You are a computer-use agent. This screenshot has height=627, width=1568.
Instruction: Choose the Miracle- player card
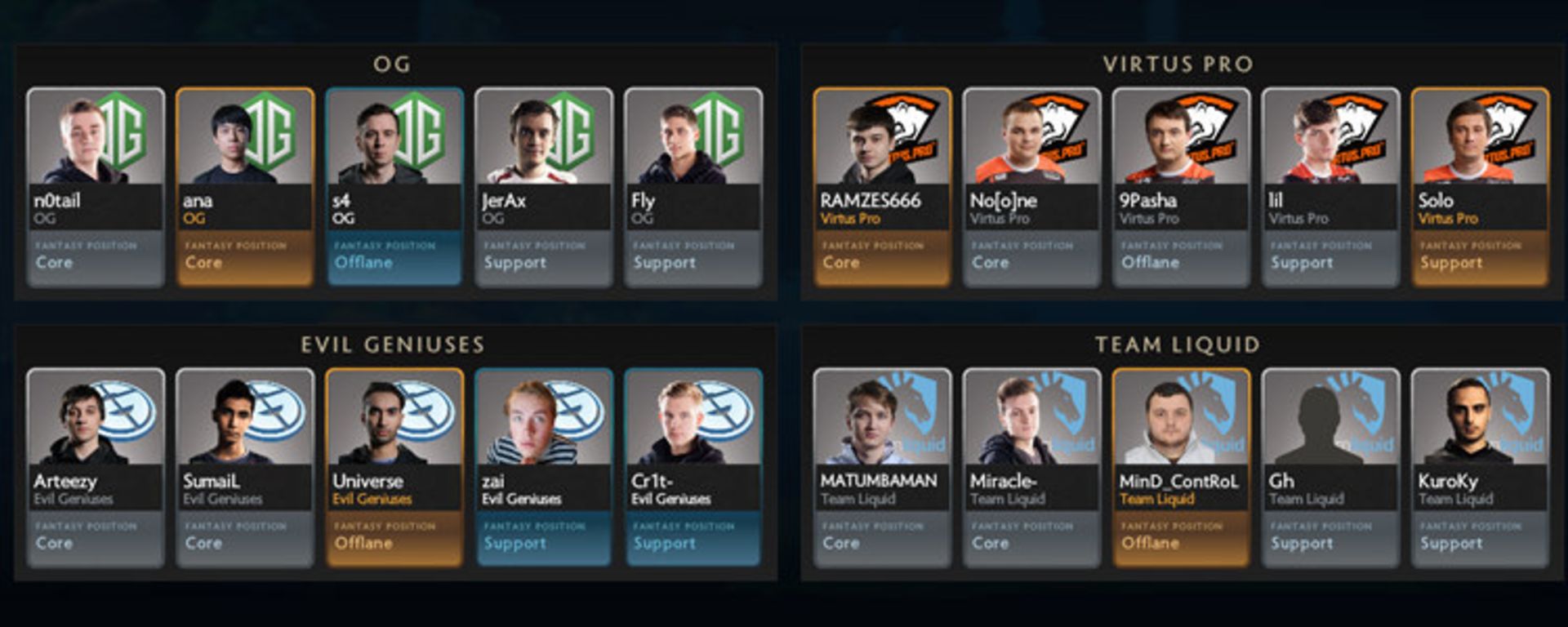pyautogui.click(x=1031, y=468)
